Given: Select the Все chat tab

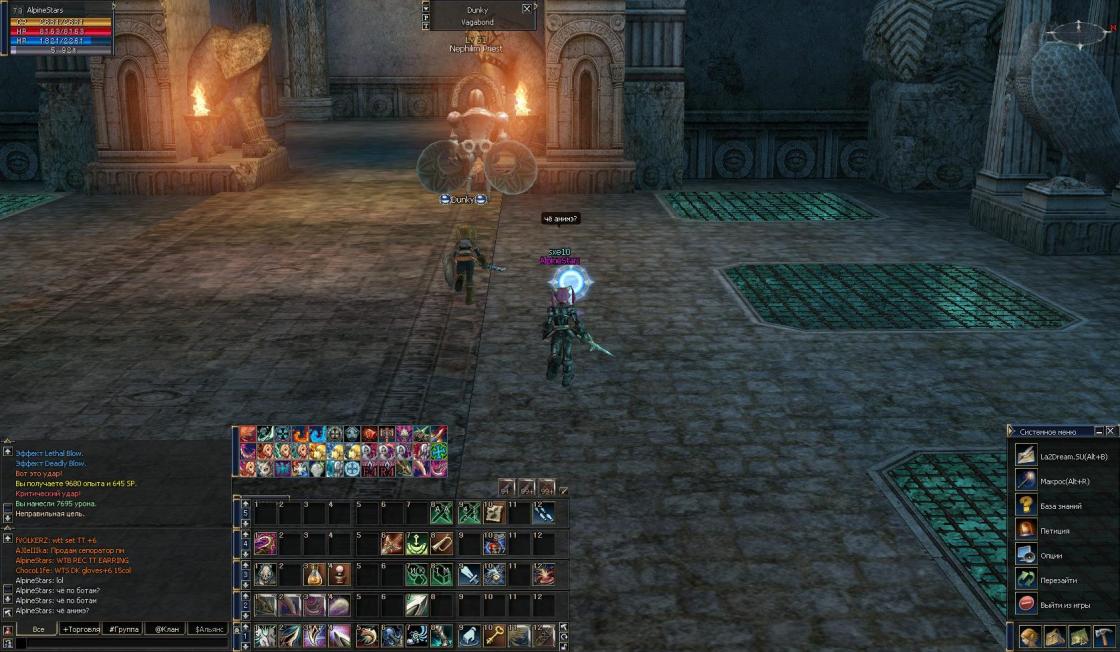Looking at the screenshot, I should click(x=39, y=629).
